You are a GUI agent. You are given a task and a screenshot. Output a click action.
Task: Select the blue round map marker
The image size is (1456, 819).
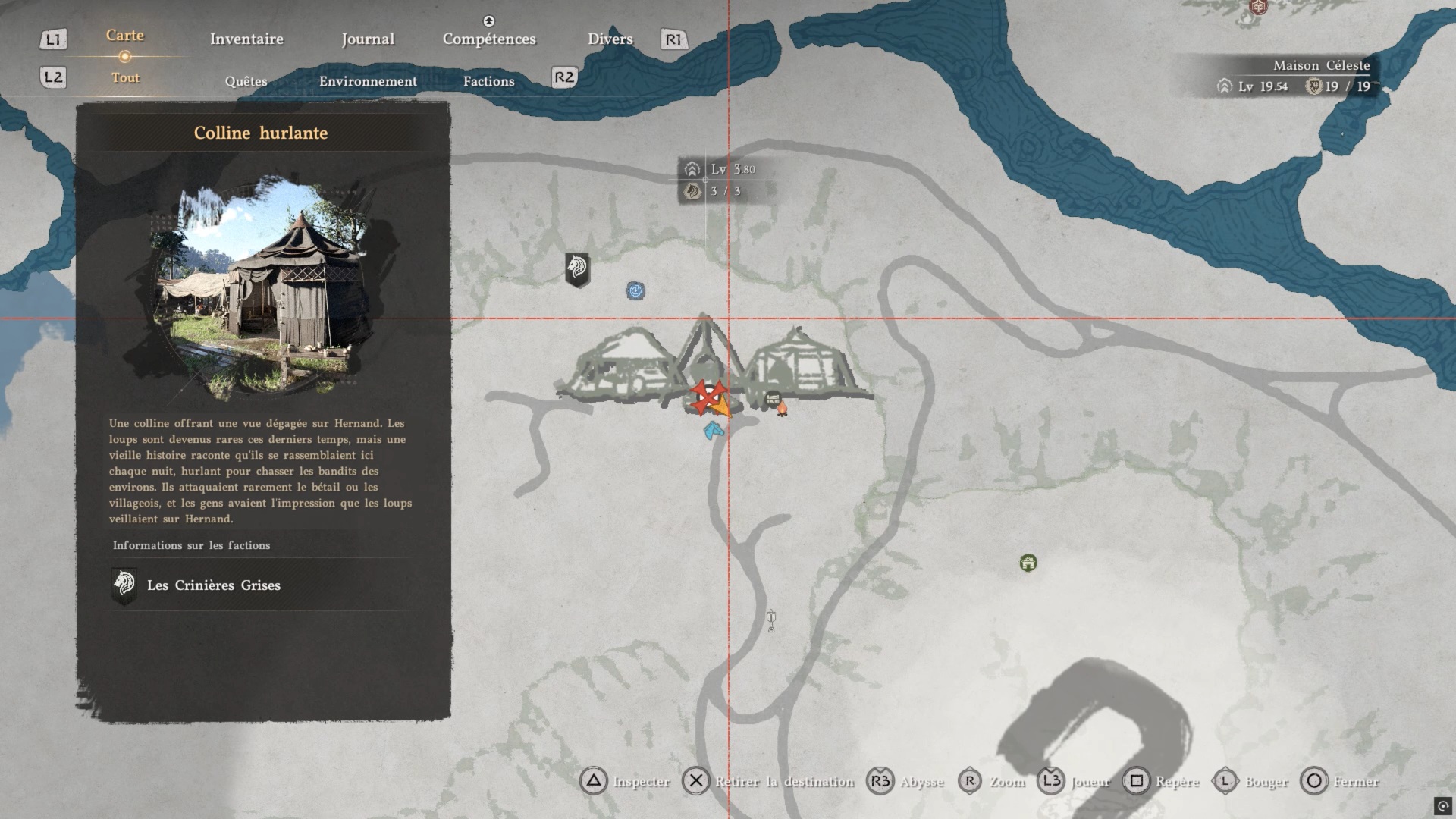(x=635, y=290)
